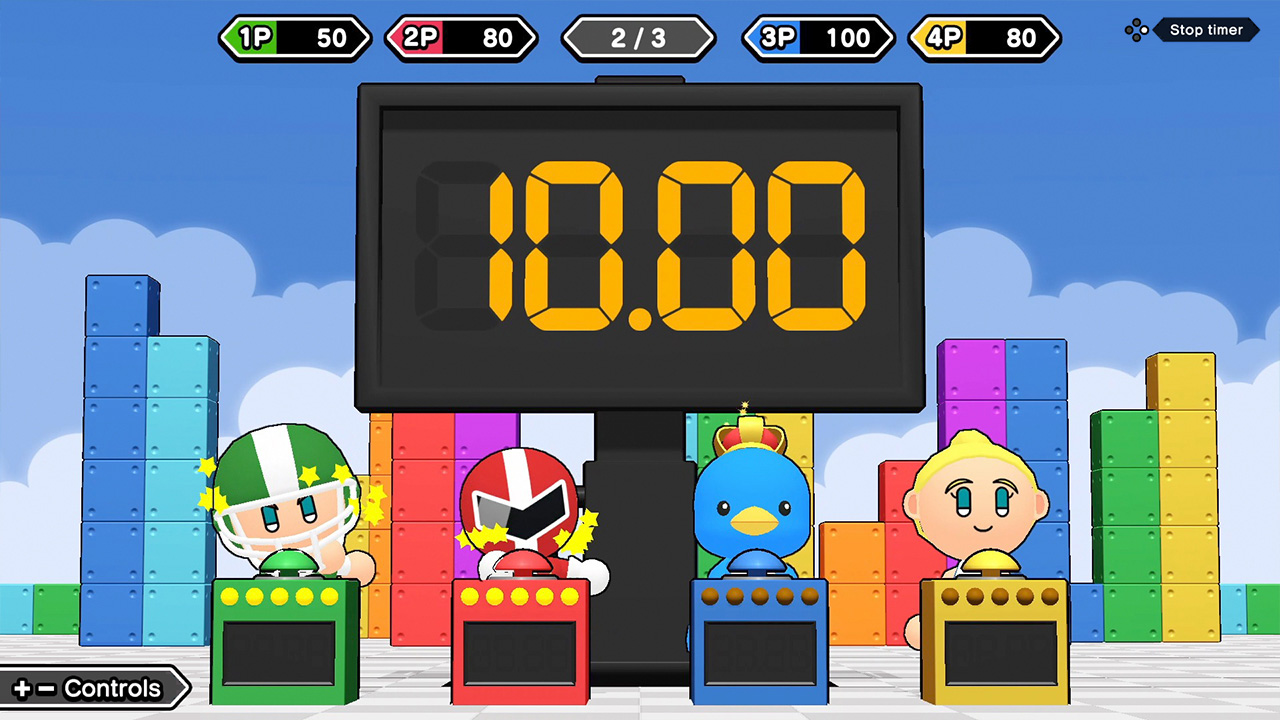This screenshot has width=1280, height=720.
Task: Click the 3P score badge showing 100
Action: 817,38
